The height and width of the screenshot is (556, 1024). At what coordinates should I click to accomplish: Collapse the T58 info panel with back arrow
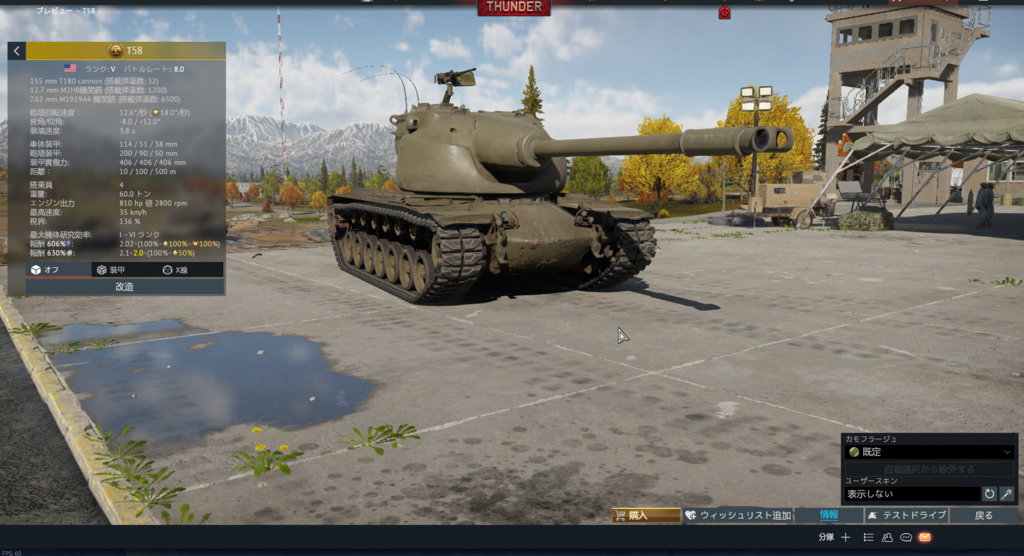coord(17,51)
